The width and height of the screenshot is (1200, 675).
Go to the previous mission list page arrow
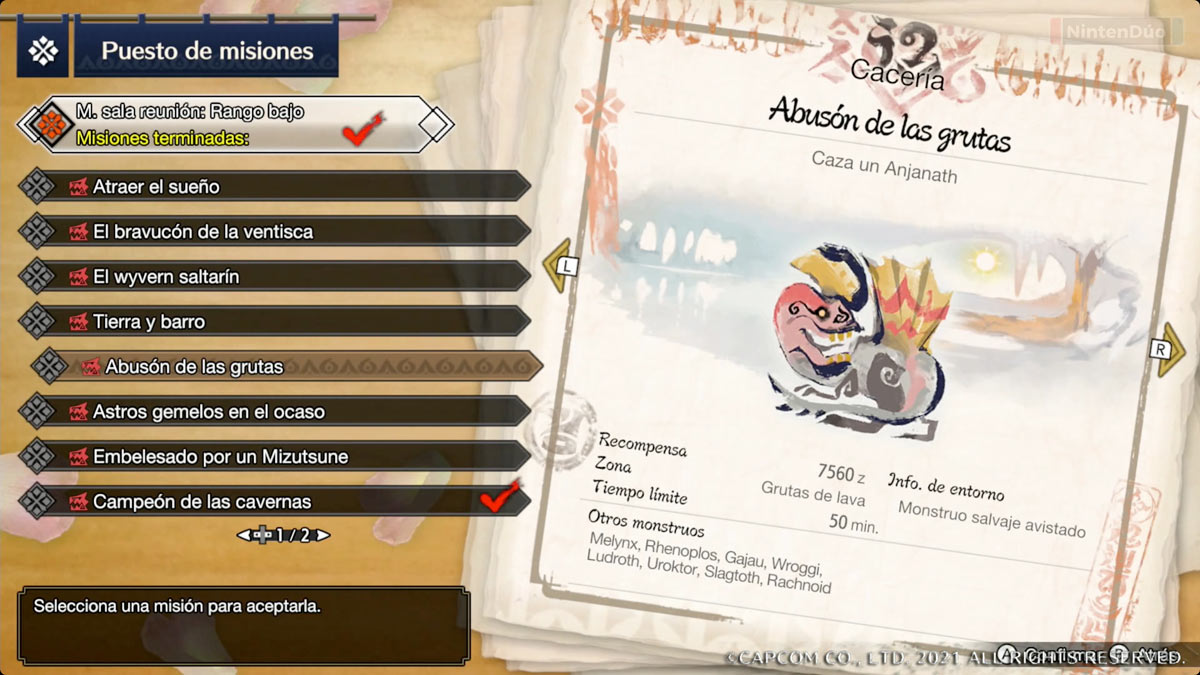click(x=244, y=536)
